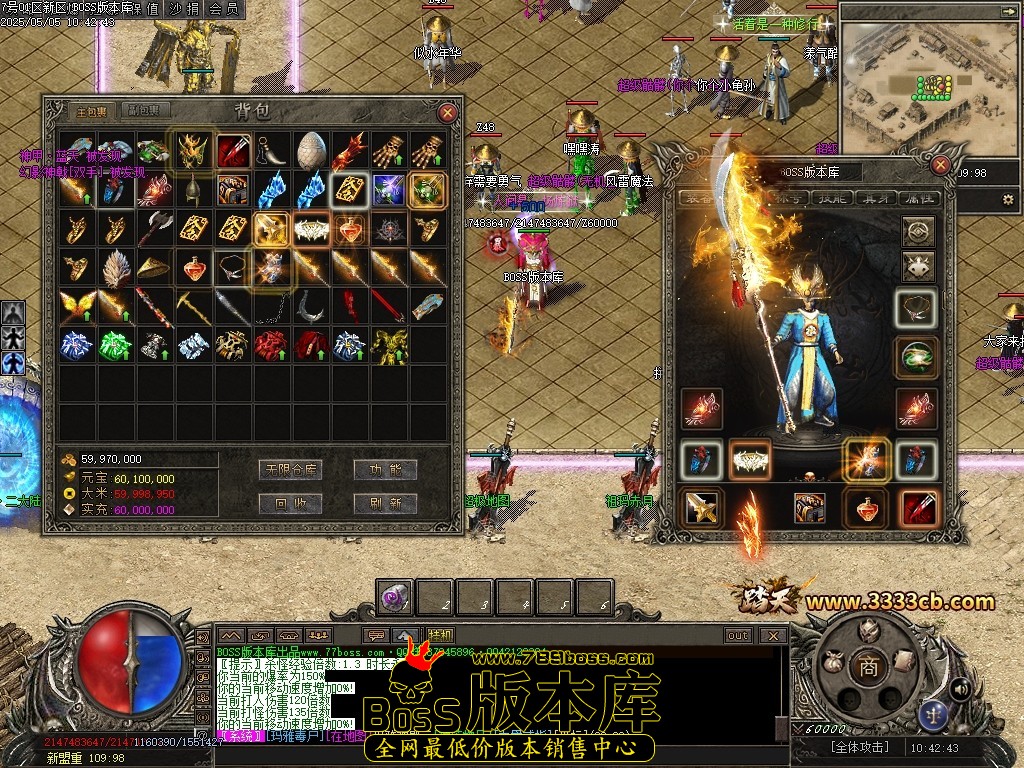The height and width of the screenshot is (768, 1024).
Task: Click the 功能 function button
Action: coord(386,469)
